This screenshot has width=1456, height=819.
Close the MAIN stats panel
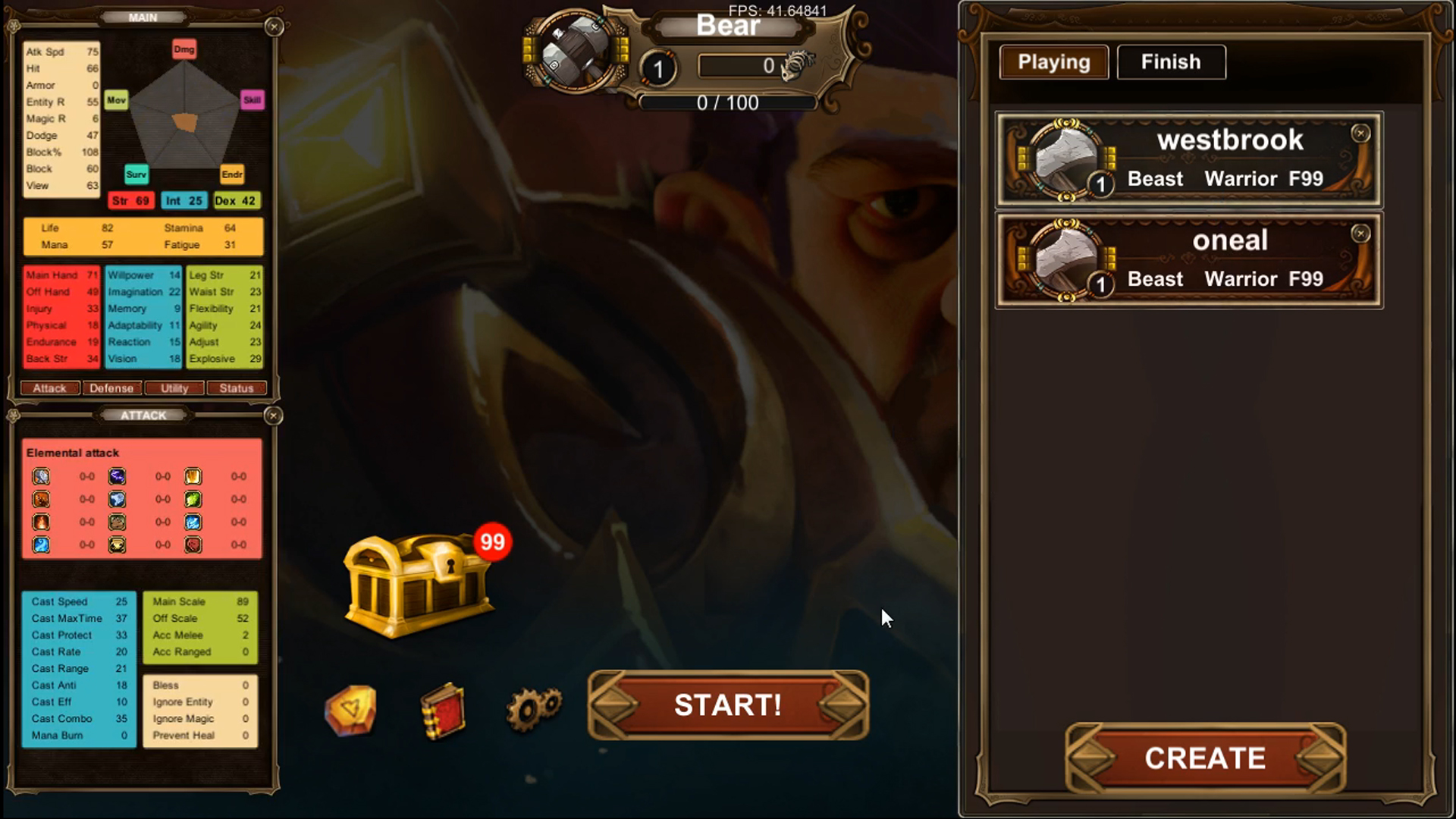point(275,27)
